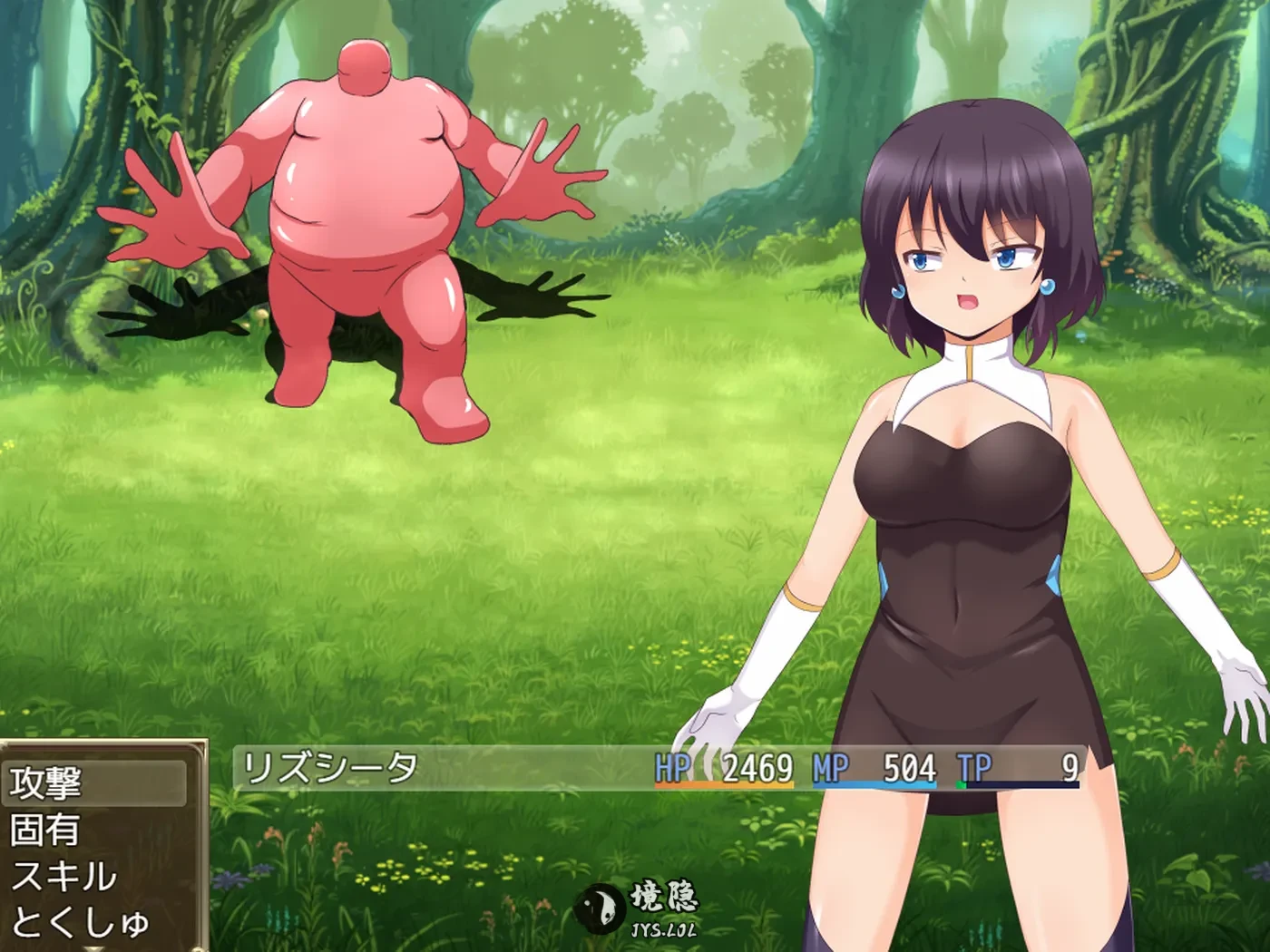Screen dimensions: 1270x952
Task: Select リズシータ in the party status row
Action: 330,768
